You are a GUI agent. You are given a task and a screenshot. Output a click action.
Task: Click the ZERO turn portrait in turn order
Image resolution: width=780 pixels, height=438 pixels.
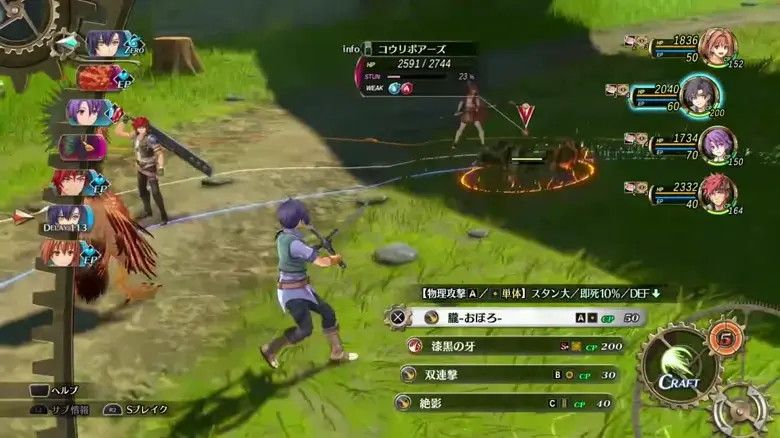[107, 44]
